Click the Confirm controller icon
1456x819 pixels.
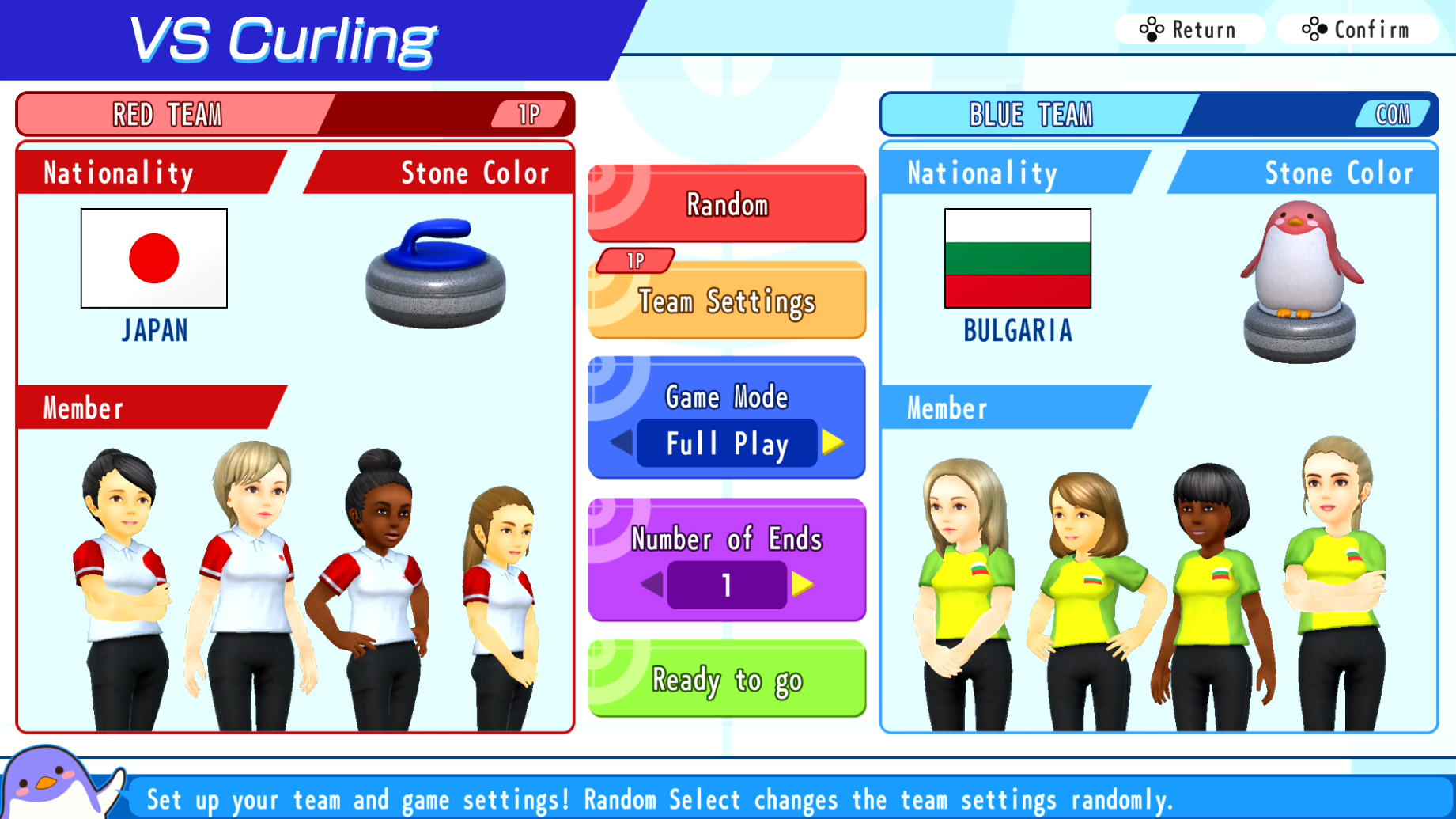(1314, 29)
